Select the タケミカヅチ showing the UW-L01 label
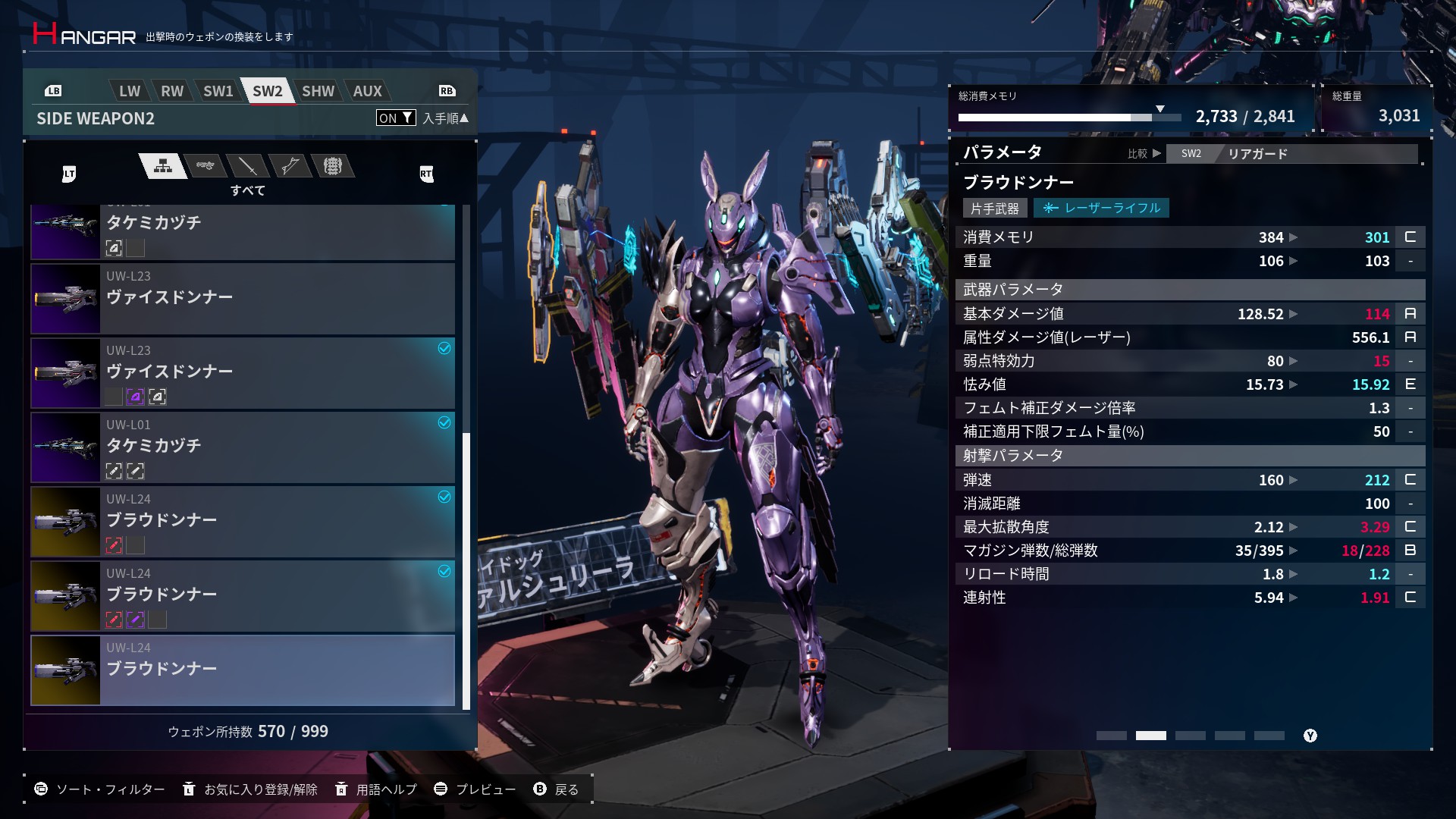The height and width of the screenshot is (819, 1456). coord(243,447)
